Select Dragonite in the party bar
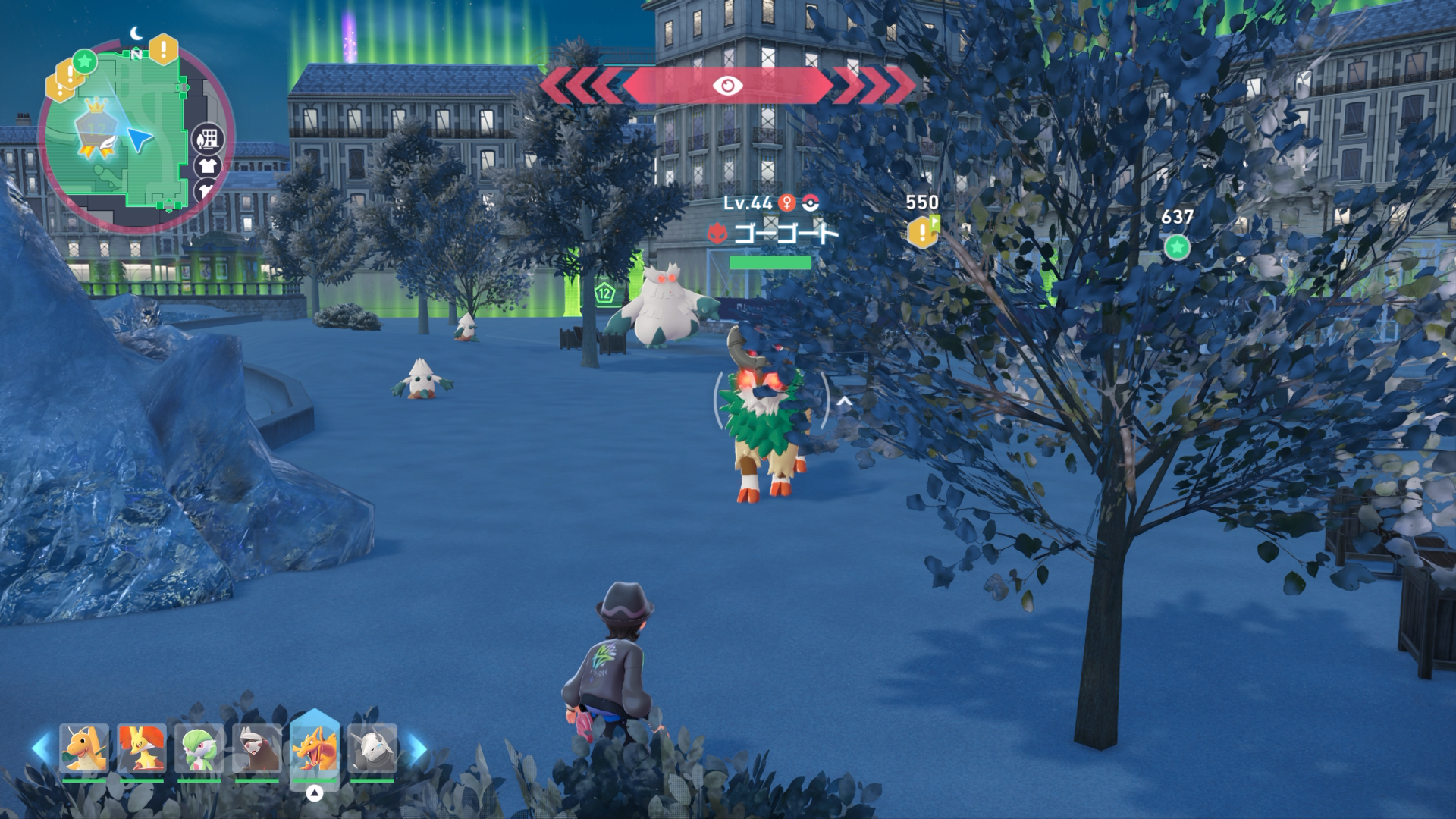 click(x=84, y=748)
